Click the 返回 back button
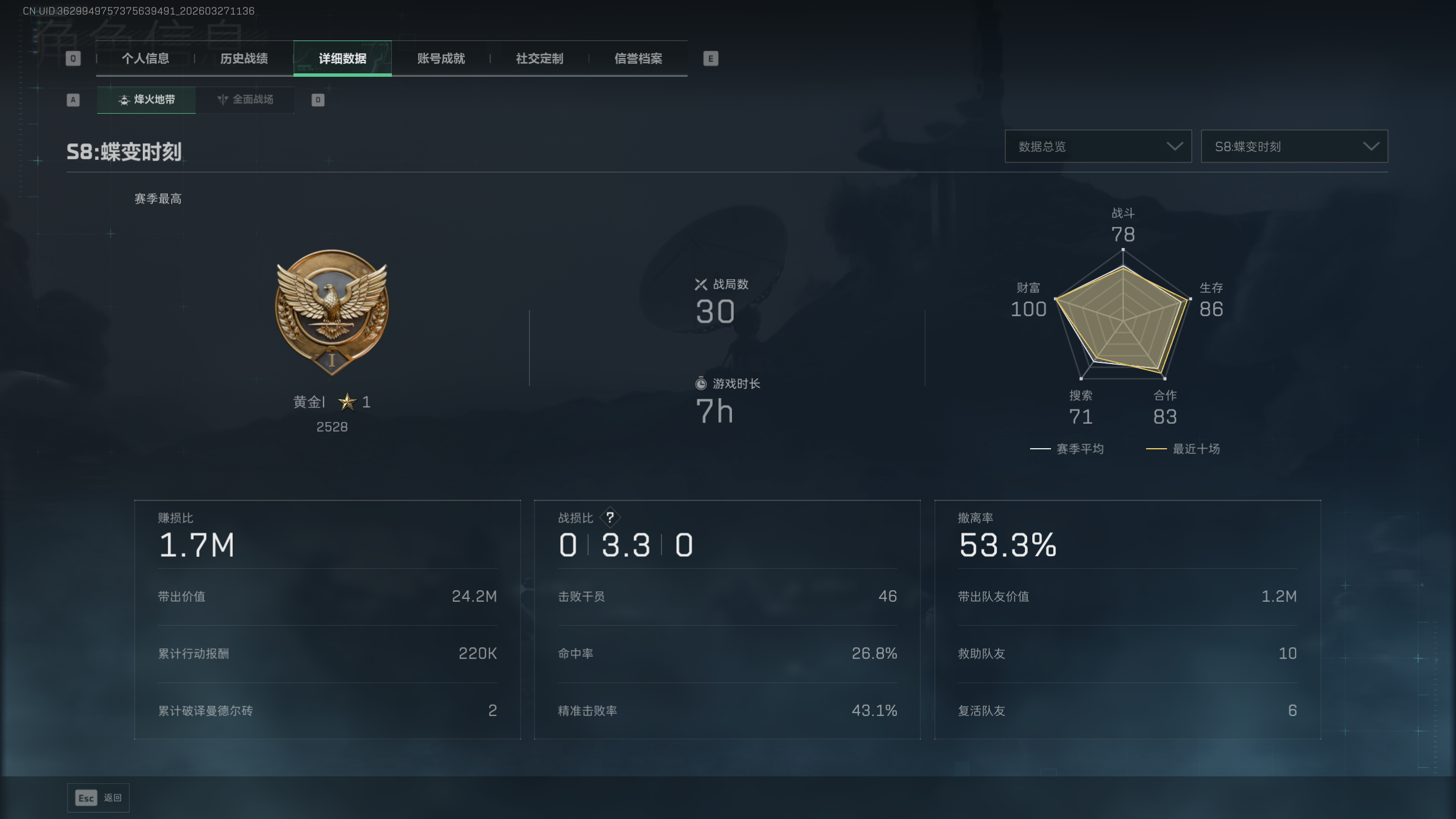Viewport: 1456px width, 819px height. click(x=98, y=798)
